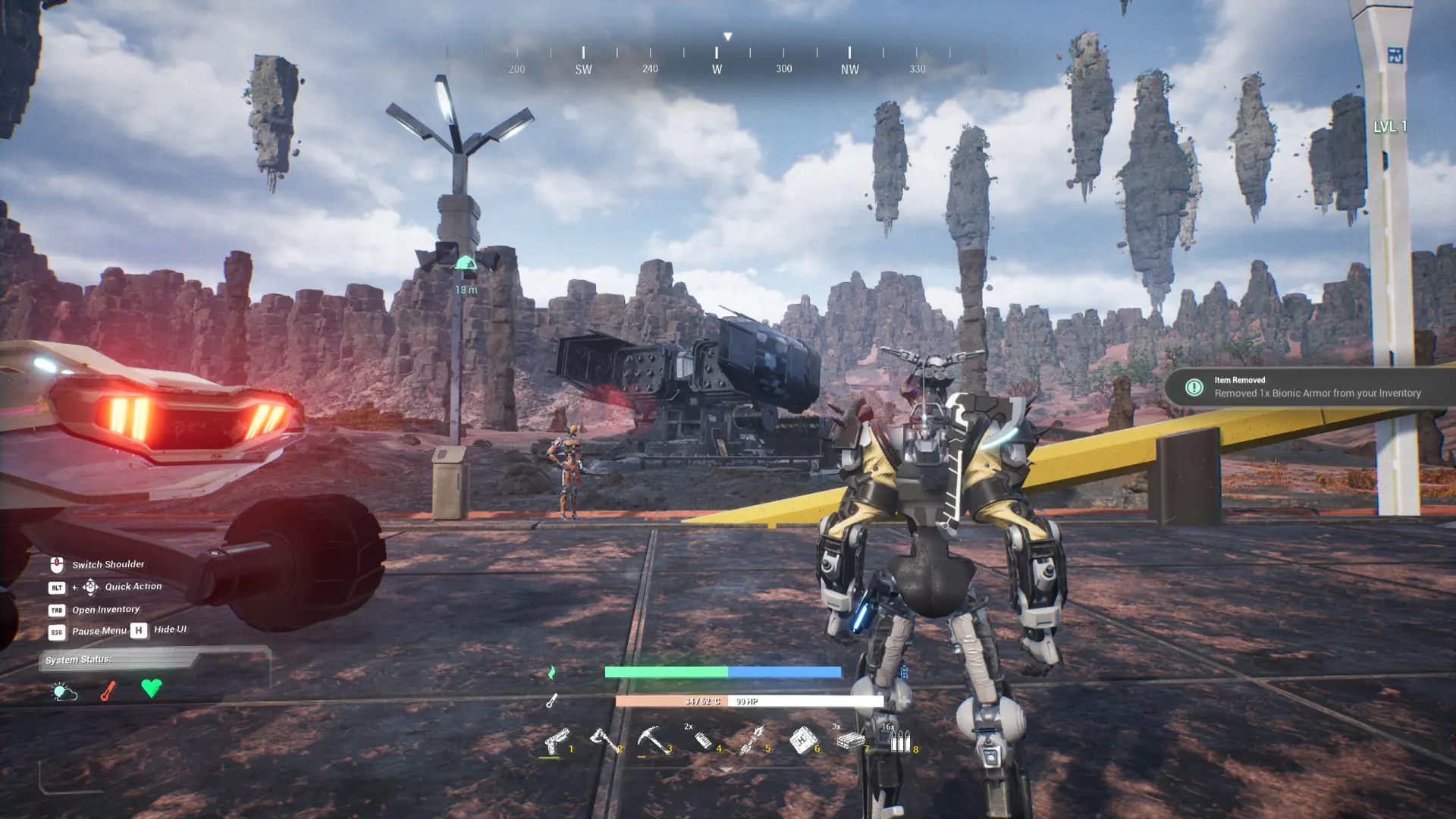Equip the burning torch from the hotbar

752,739
